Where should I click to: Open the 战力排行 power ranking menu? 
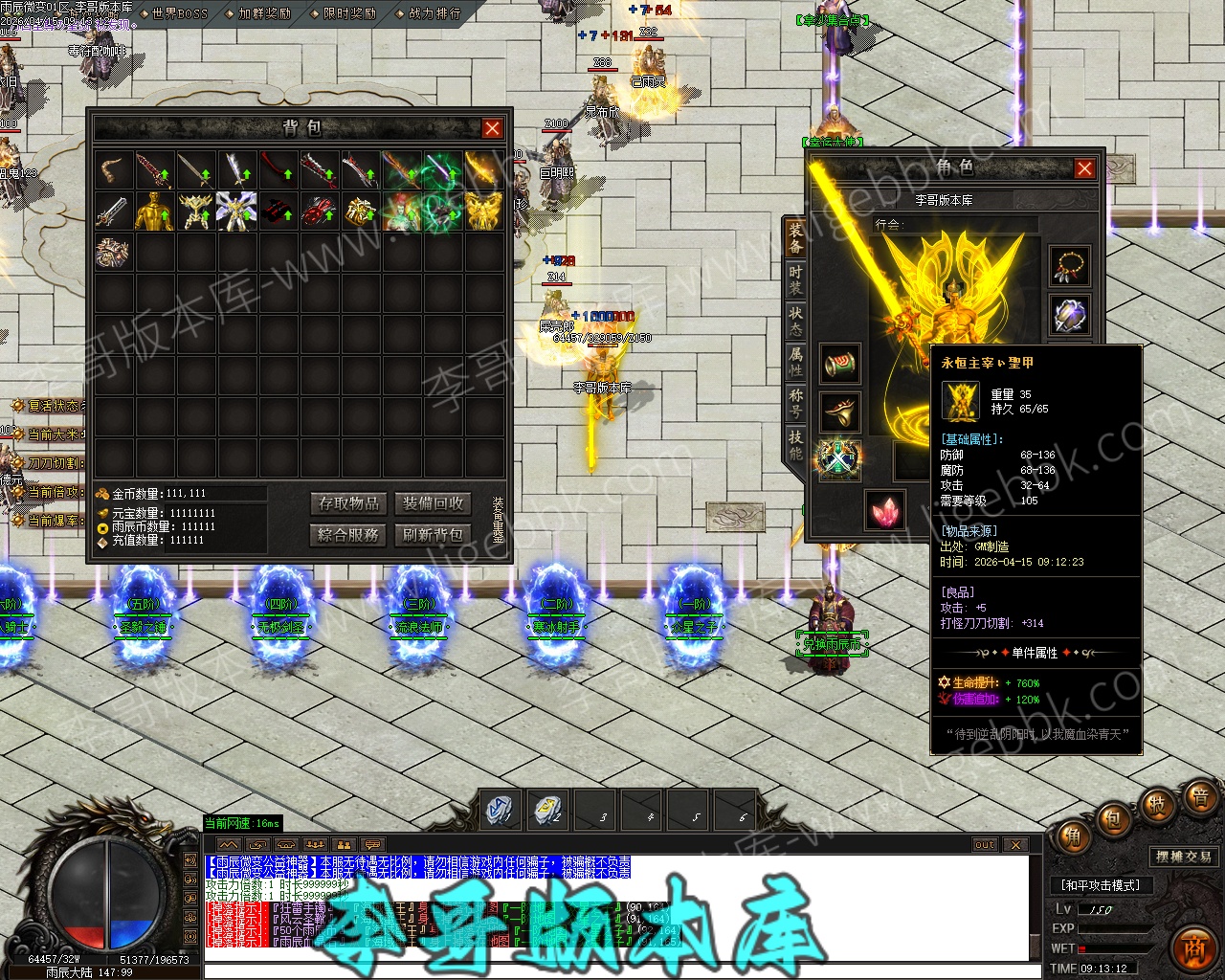(x=434, y=13)
